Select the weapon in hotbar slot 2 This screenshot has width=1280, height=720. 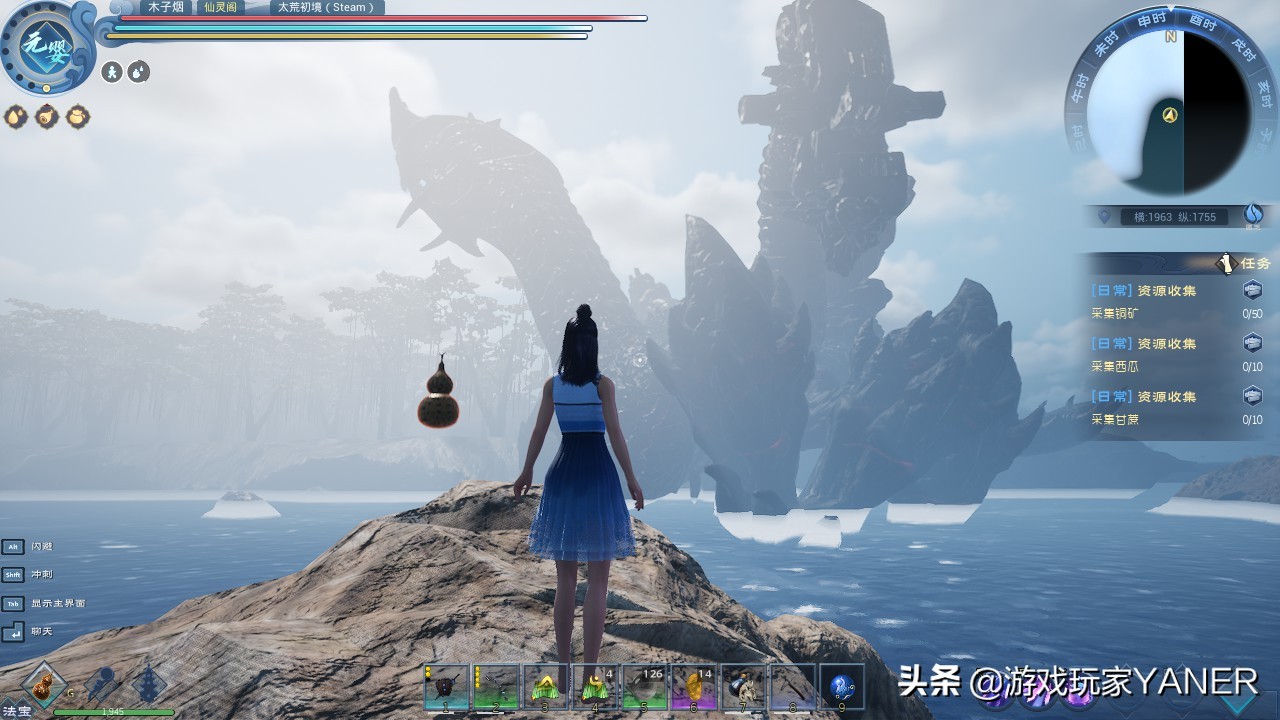click(x=496, y=687)
